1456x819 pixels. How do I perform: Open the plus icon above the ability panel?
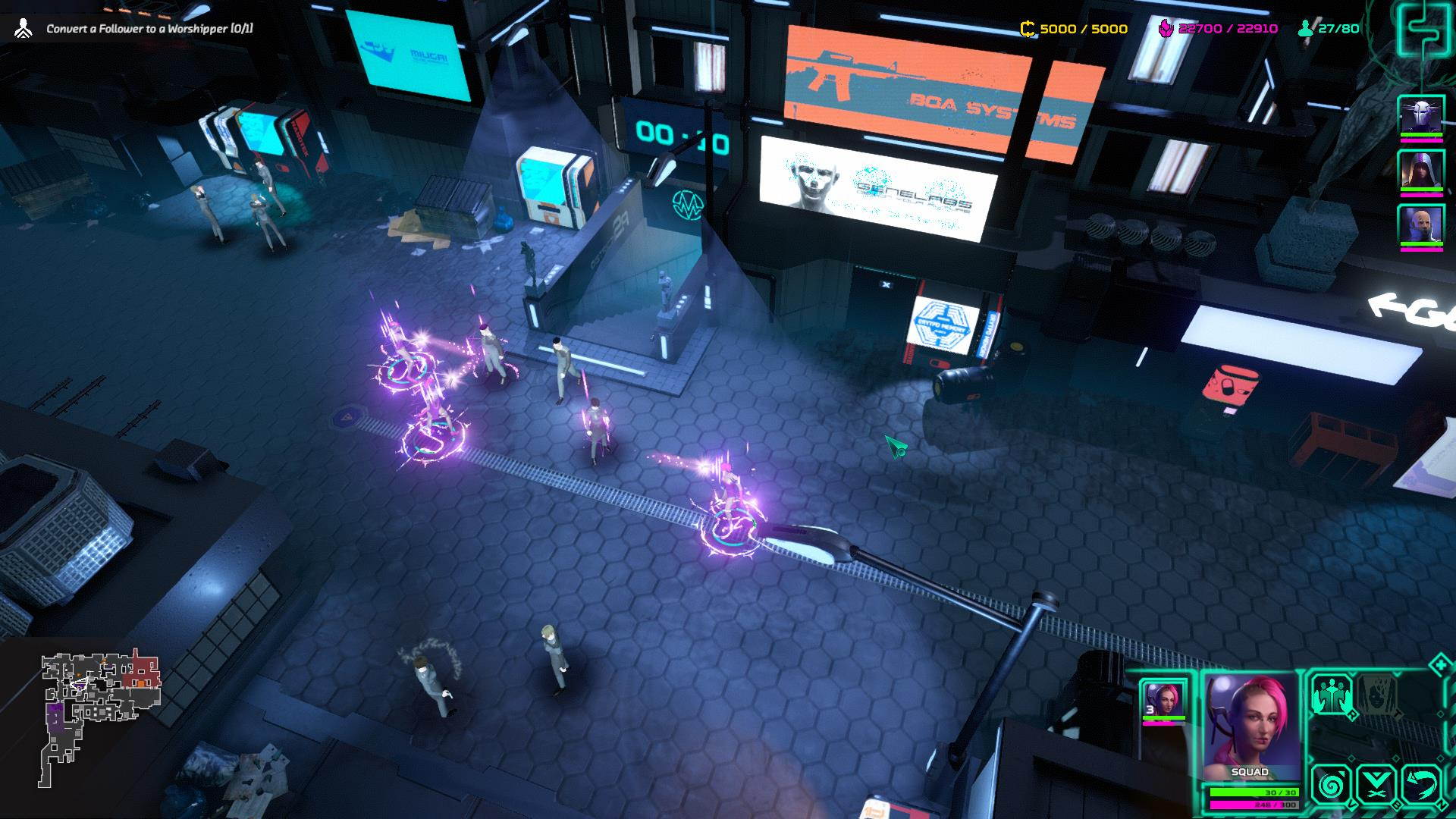pyautogui.click(x=1439, y=665)
